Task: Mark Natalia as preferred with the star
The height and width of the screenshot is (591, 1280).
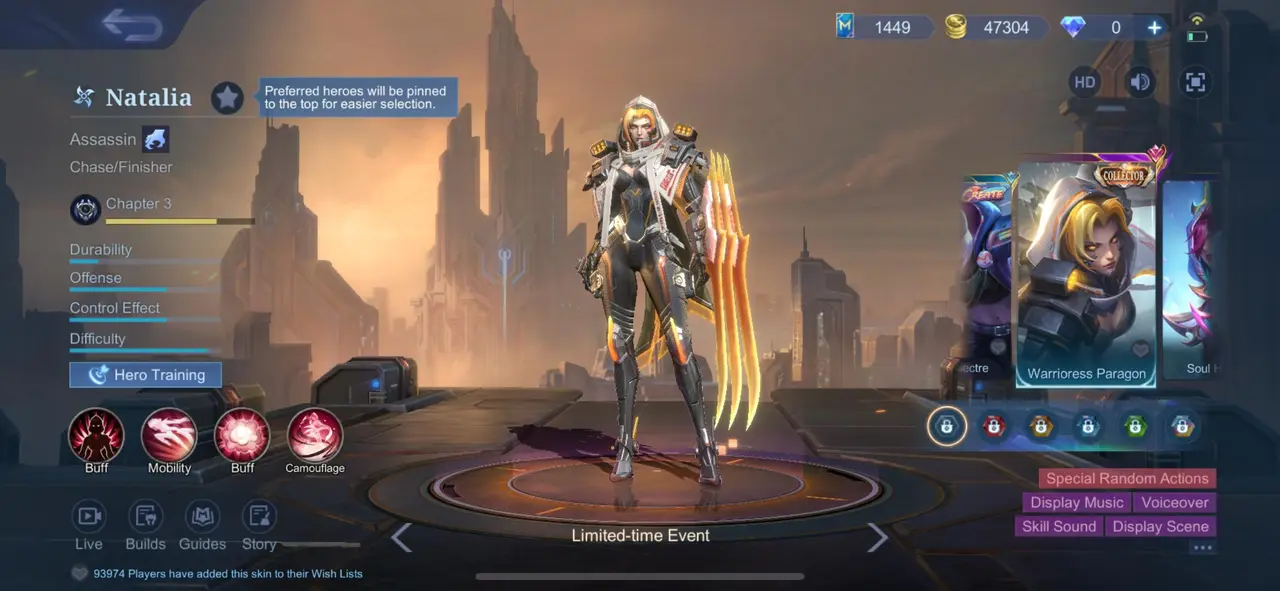Action: point(227,97)
